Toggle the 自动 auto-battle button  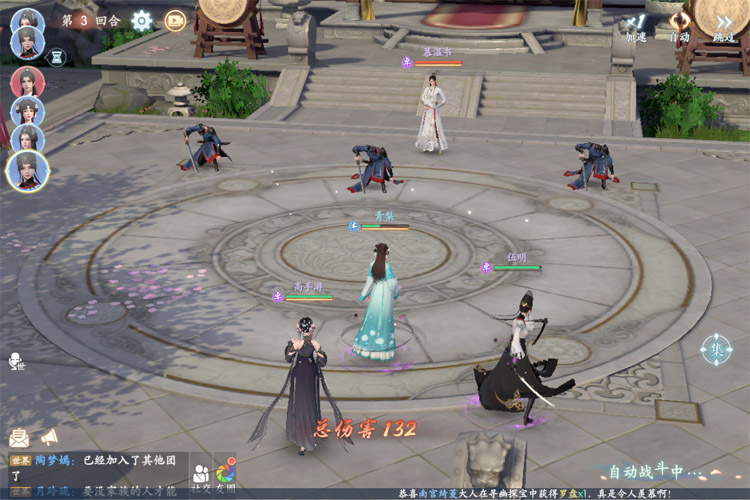click(680, 26)
